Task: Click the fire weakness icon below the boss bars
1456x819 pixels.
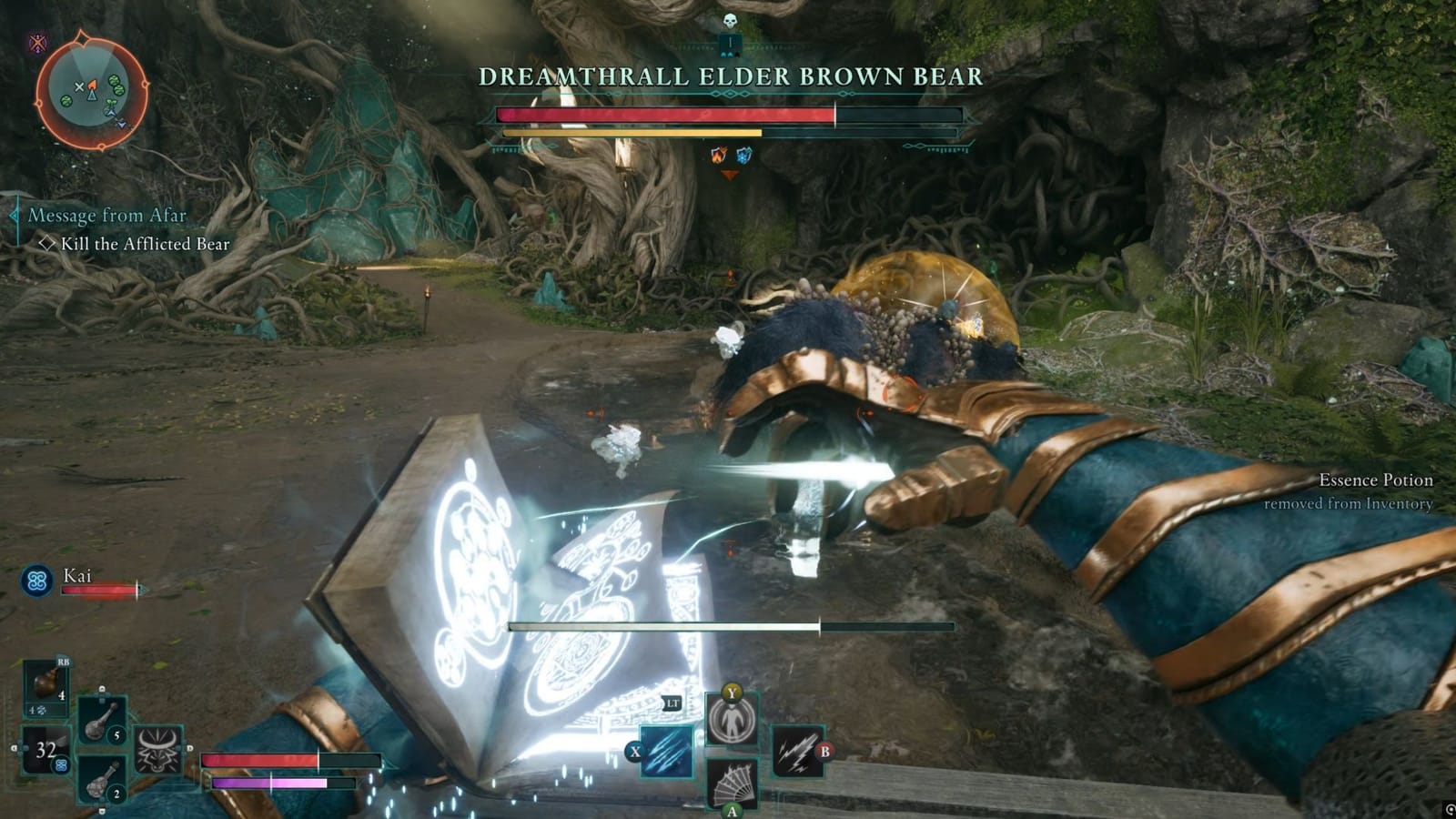Action: (718, 154)
